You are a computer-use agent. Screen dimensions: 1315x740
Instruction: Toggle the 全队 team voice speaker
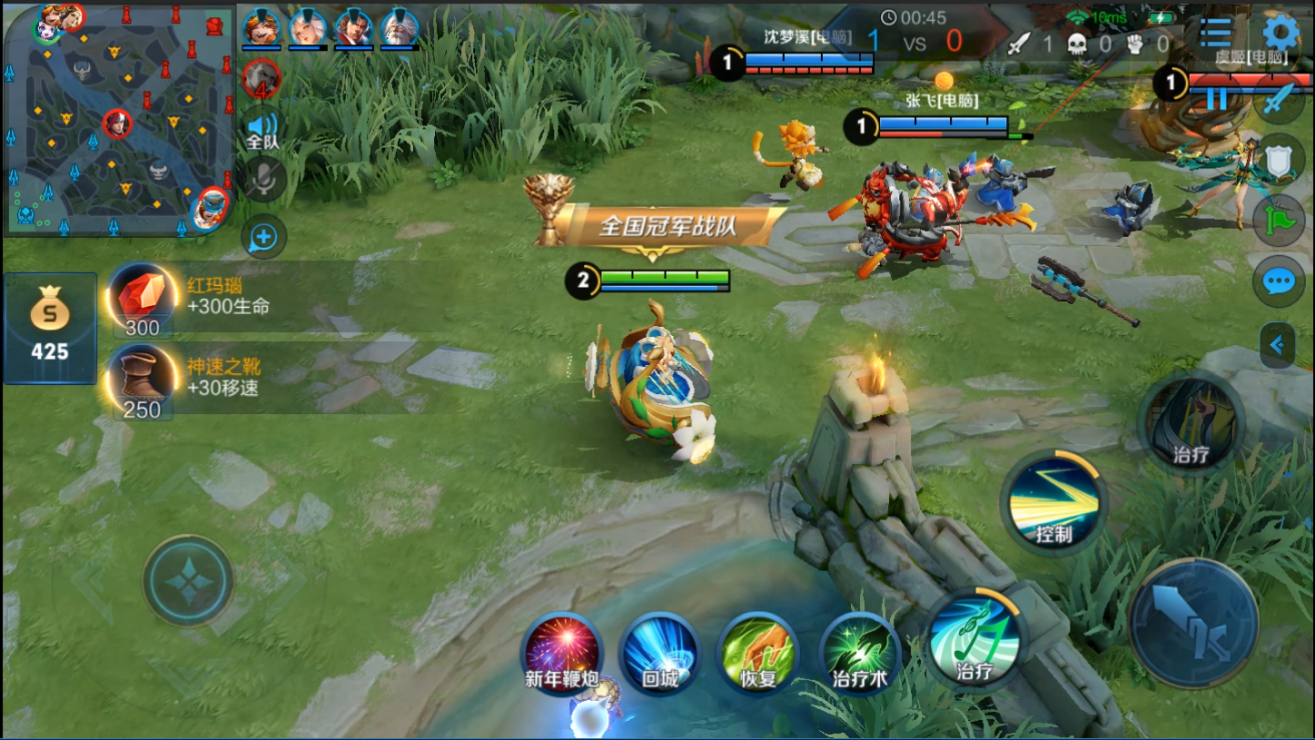point(262,129)
